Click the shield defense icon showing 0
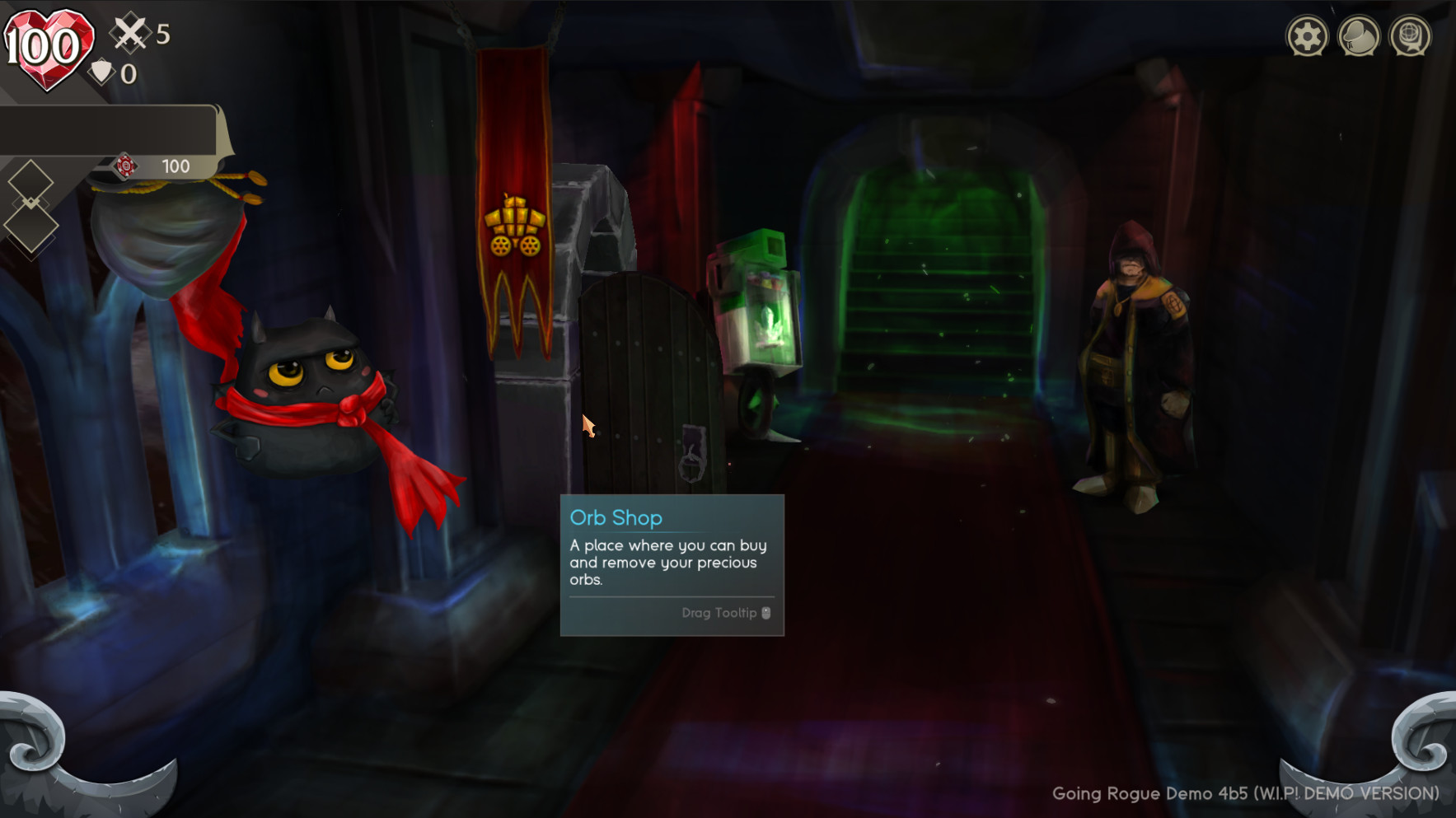 click(103, 72)
